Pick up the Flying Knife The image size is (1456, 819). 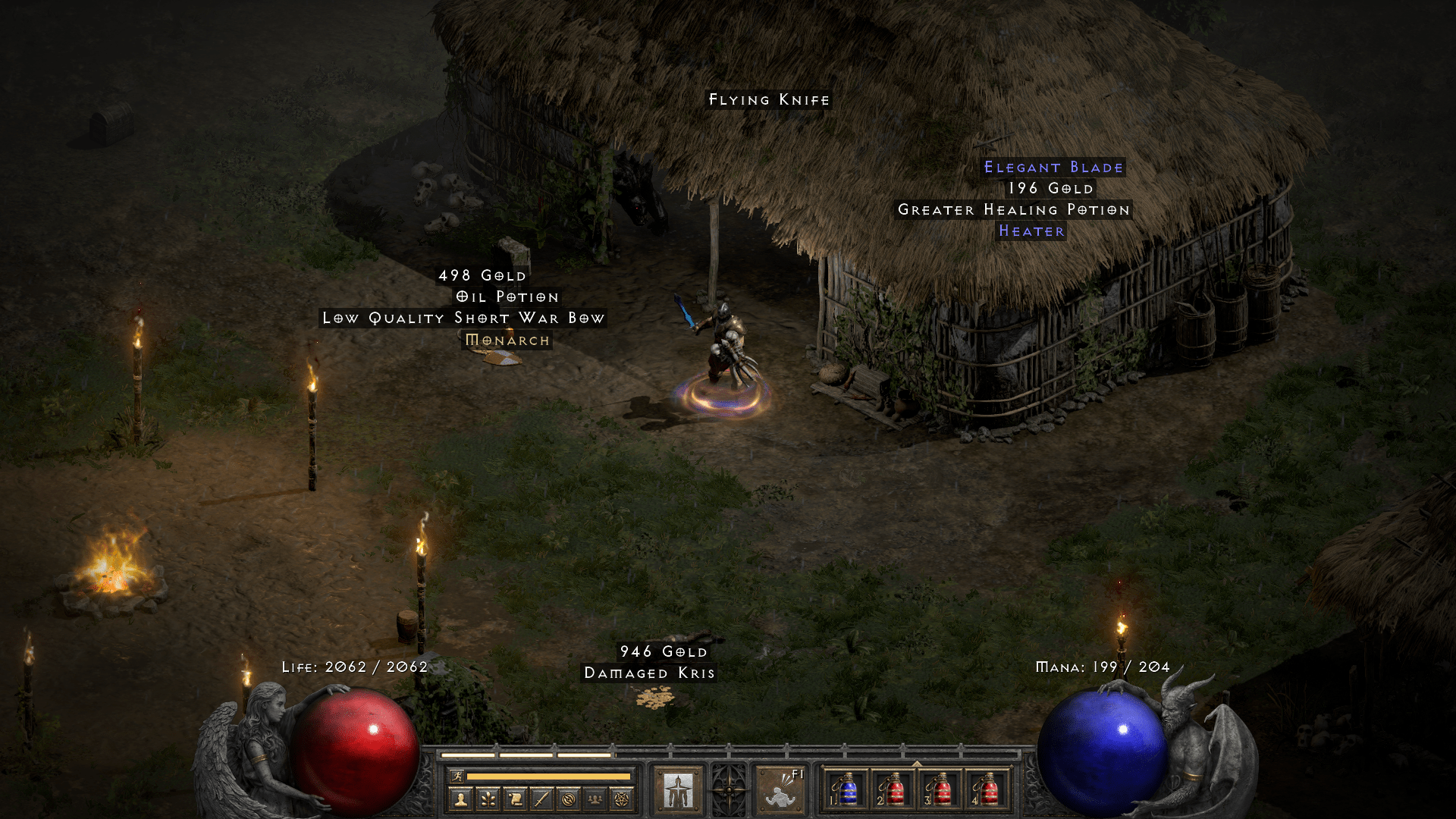pos(768,99)
